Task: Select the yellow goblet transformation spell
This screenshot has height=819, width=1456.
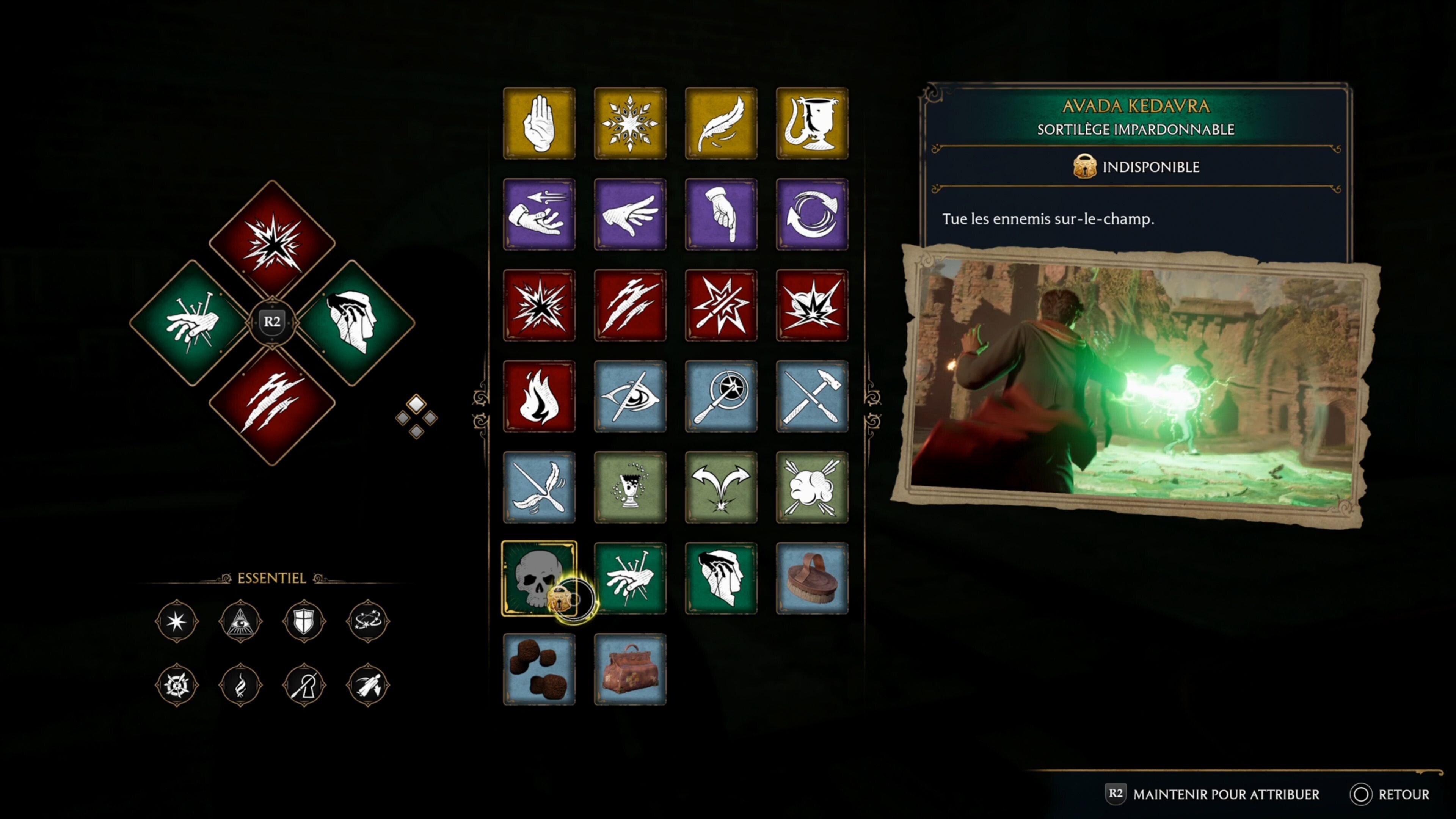Action: (812, 123)
